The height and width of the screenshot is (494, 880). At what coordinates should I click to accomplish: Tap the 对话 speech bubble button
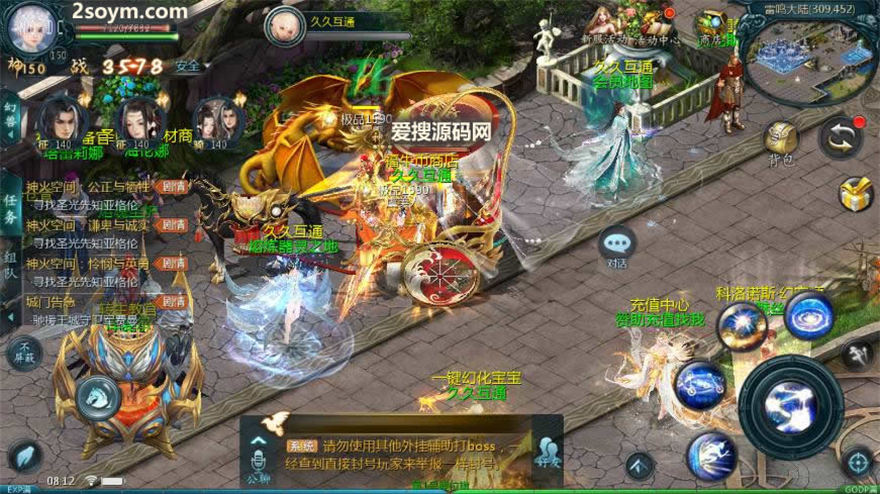[x=617, y=245]
